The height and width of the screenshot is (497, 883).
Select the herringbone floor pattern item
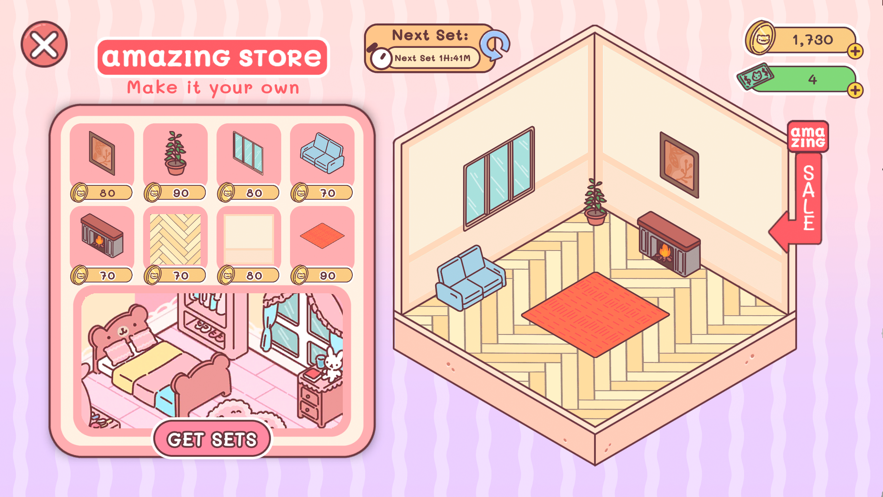(x=175, y=243)
